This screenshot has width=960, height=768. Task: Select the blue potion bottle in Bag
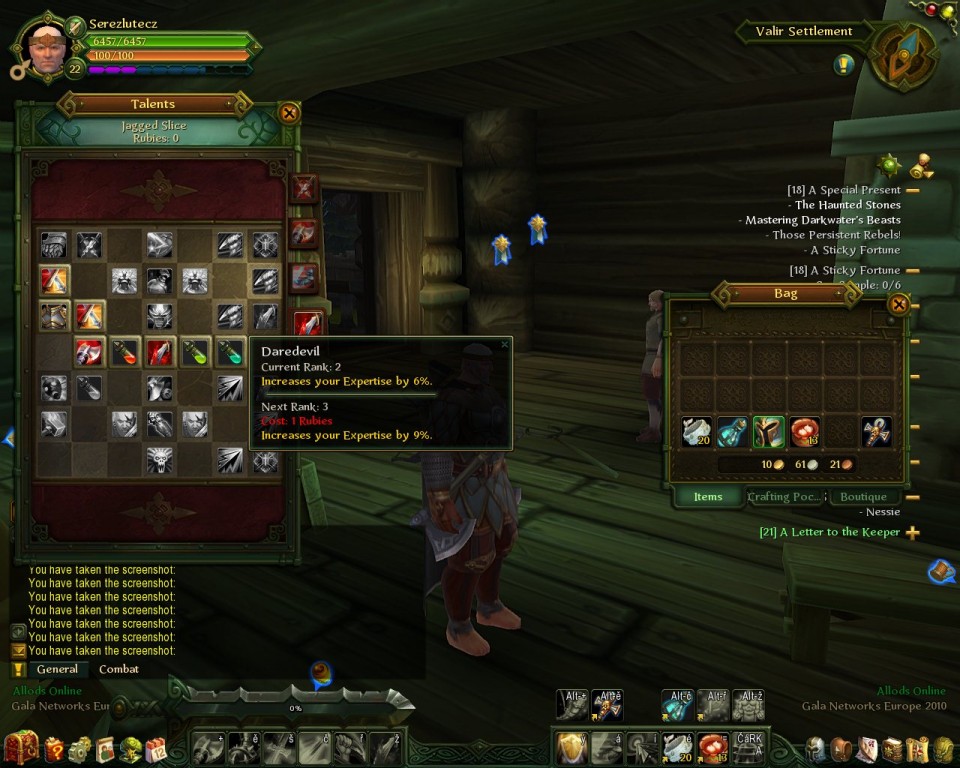(x=732, y=431)
